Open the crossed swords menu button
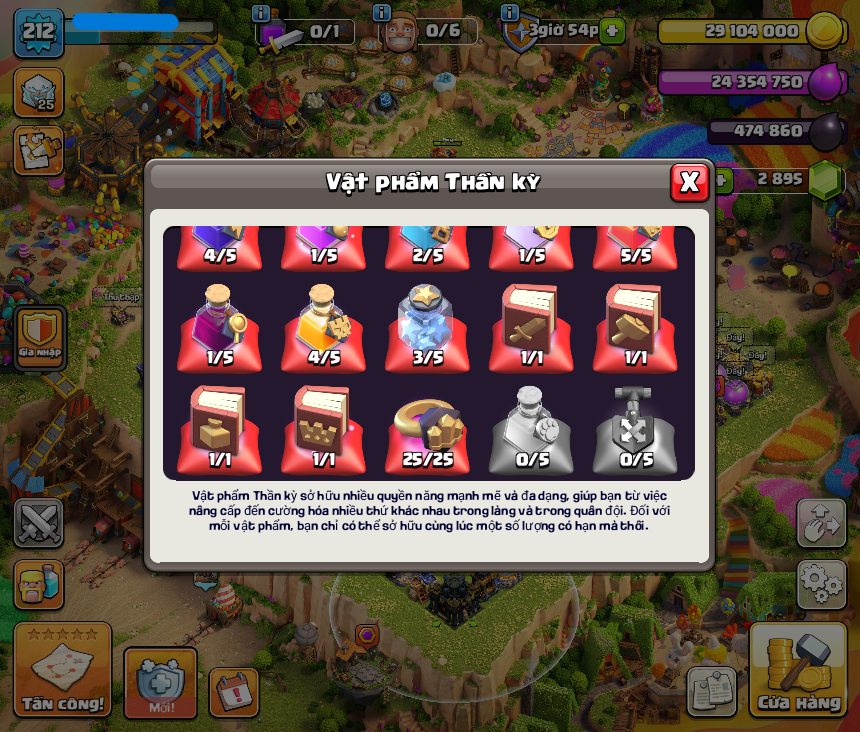This screenshot has width=860, height=732. (x=39, y=523)
